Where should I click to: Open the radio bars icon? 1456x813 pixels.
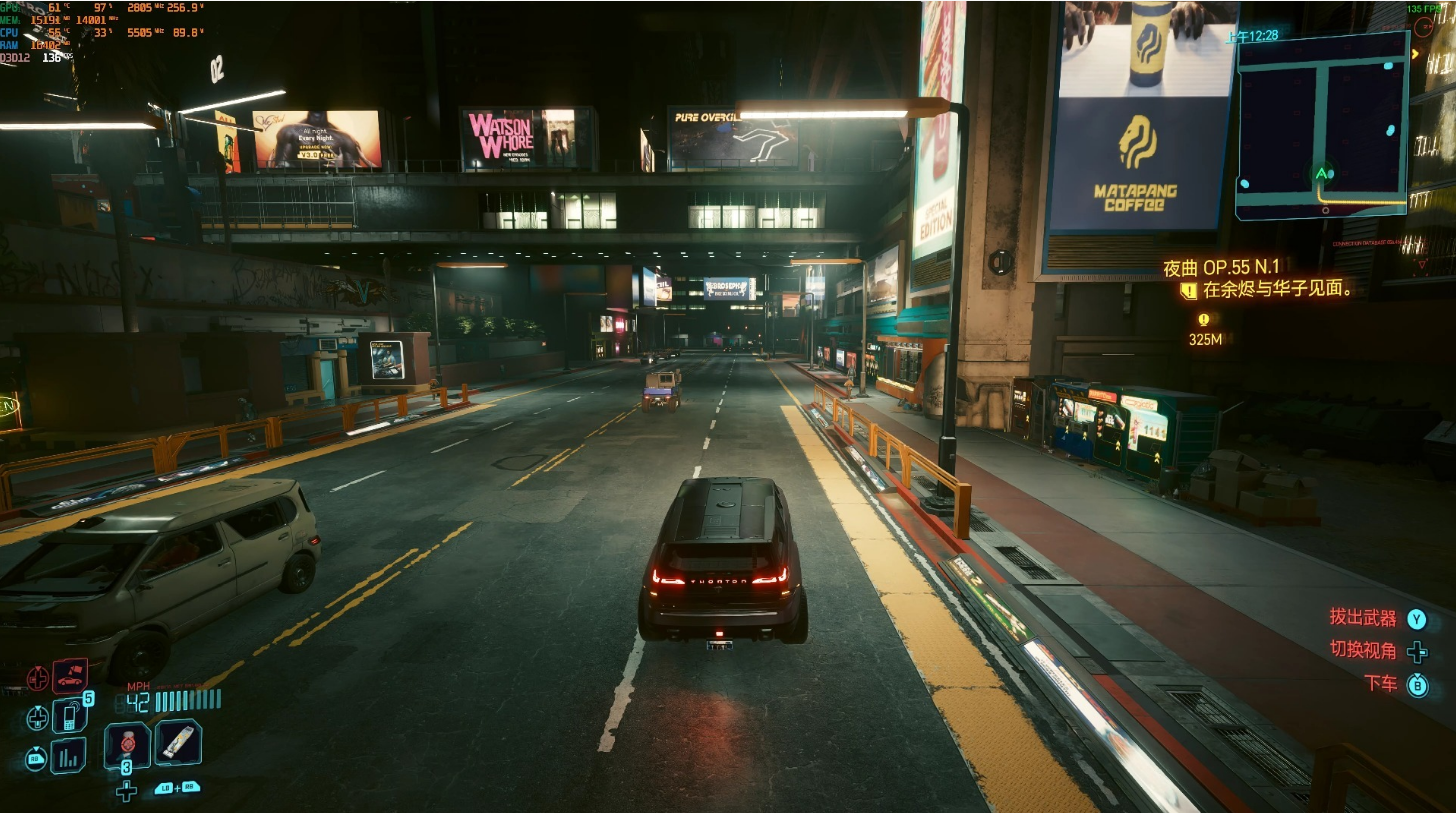[x=68, y=756]
